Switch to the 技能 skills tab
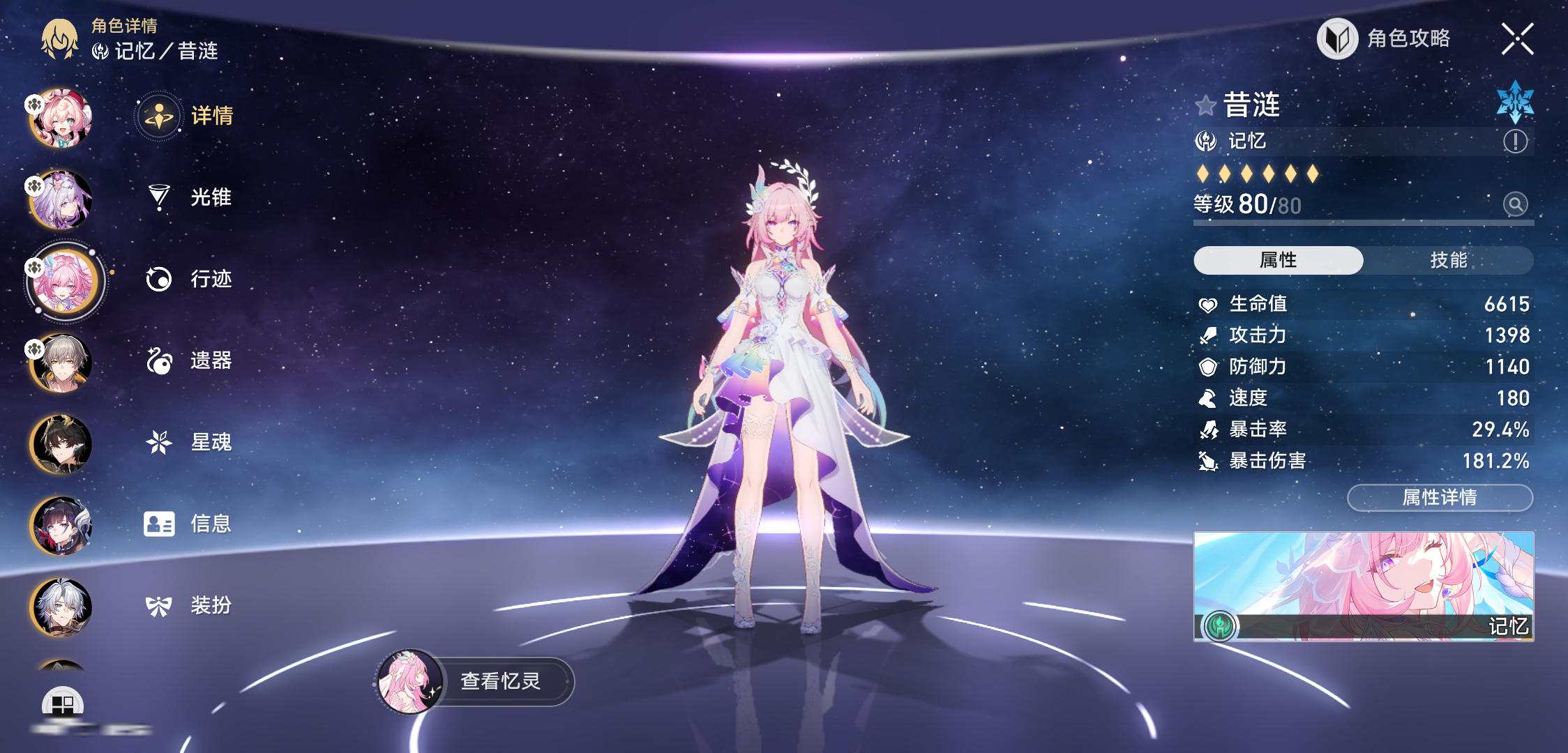The height and width of the screenshot is (753, 1568). (1448, 260)
